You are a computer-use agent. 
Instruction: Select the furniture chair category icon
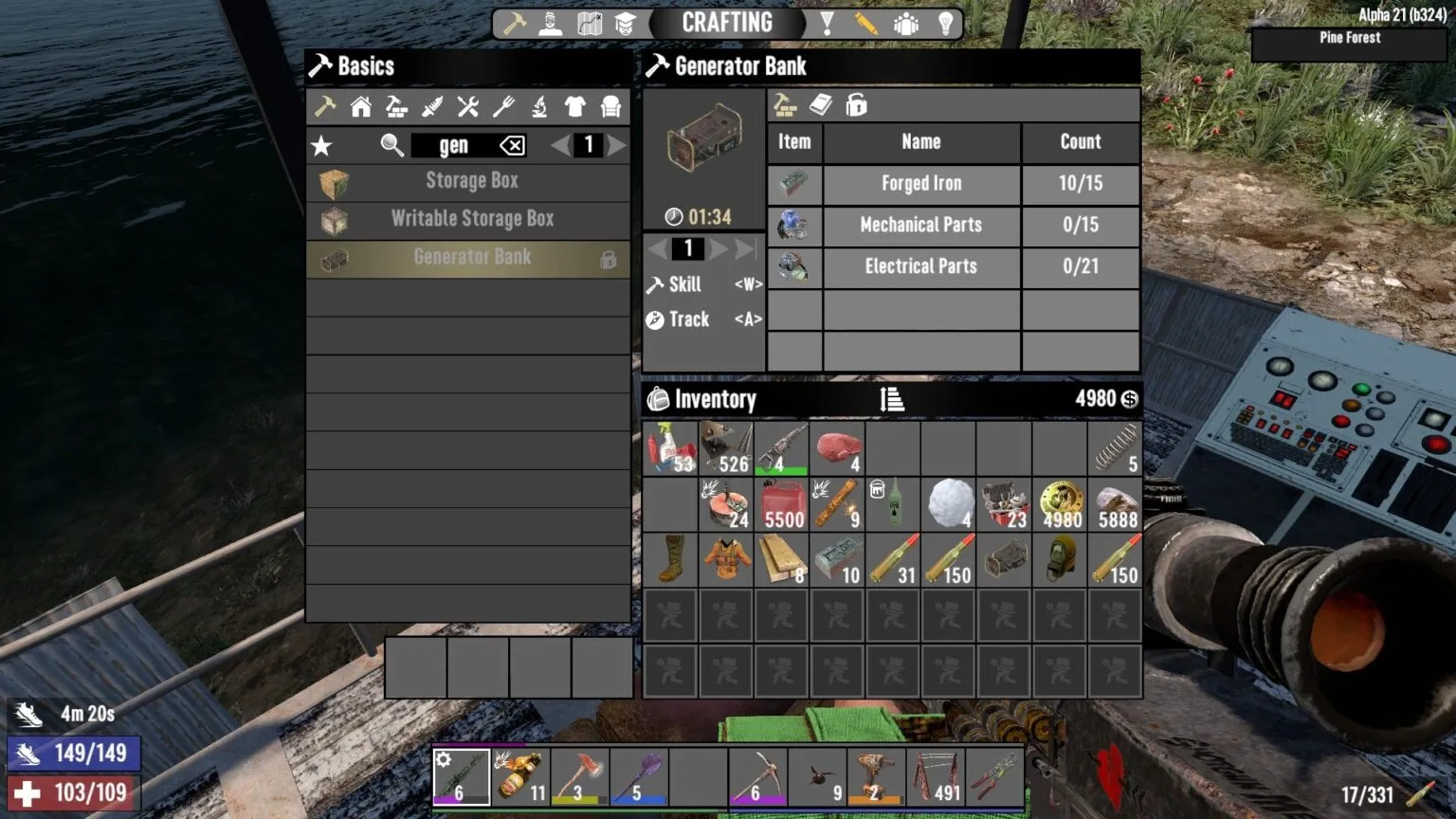click(x=610, y=107)
